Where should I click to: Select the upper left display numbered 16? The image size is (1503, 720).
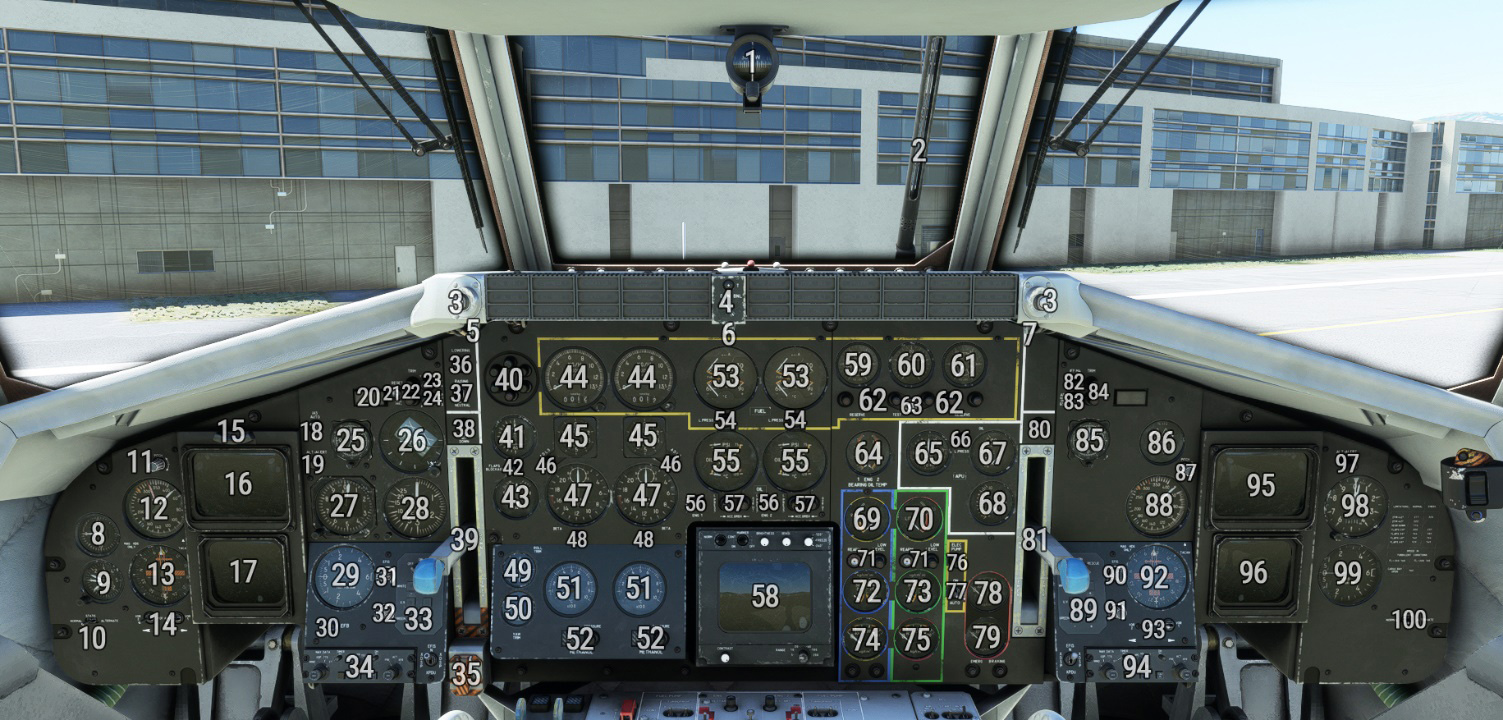[238, 485]
